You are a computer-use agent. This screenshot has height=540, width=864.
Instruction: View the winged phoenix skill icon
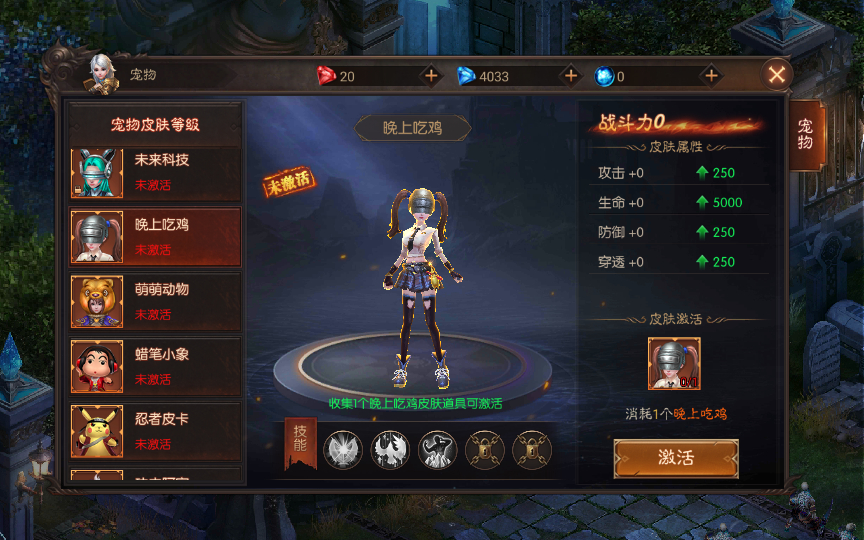pyautogui.click(x=390, y=450)
